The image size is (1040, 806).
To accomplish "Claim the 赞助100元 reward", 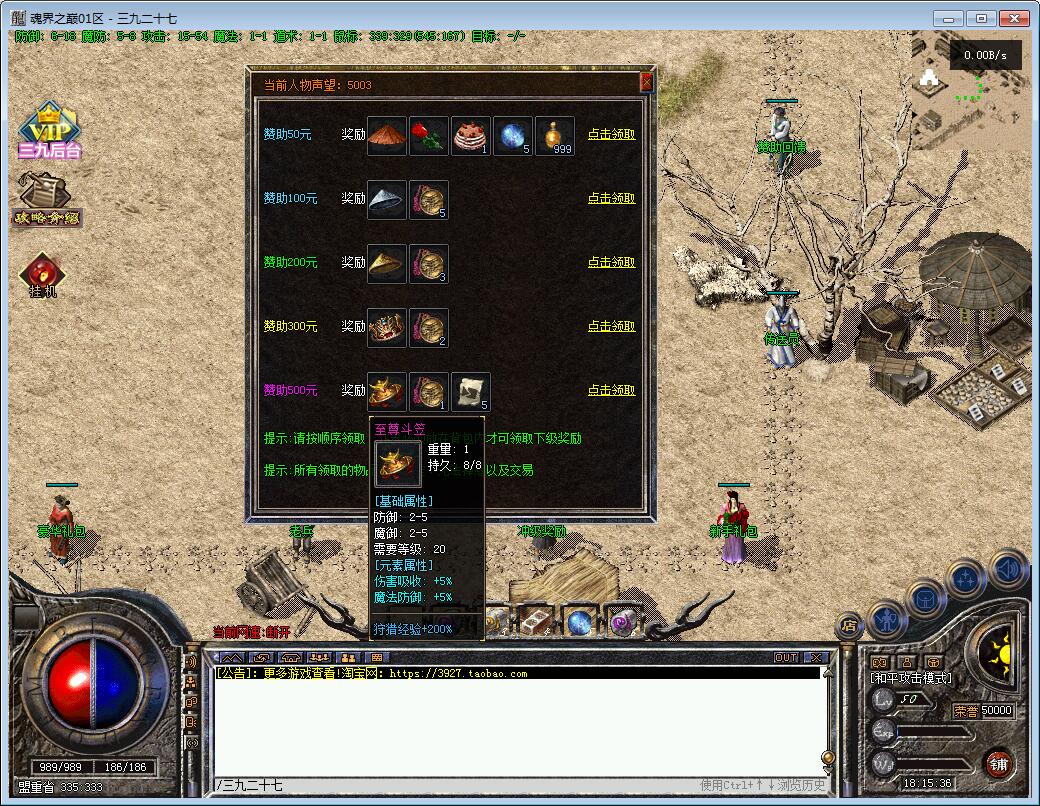I will pos(611,198).
